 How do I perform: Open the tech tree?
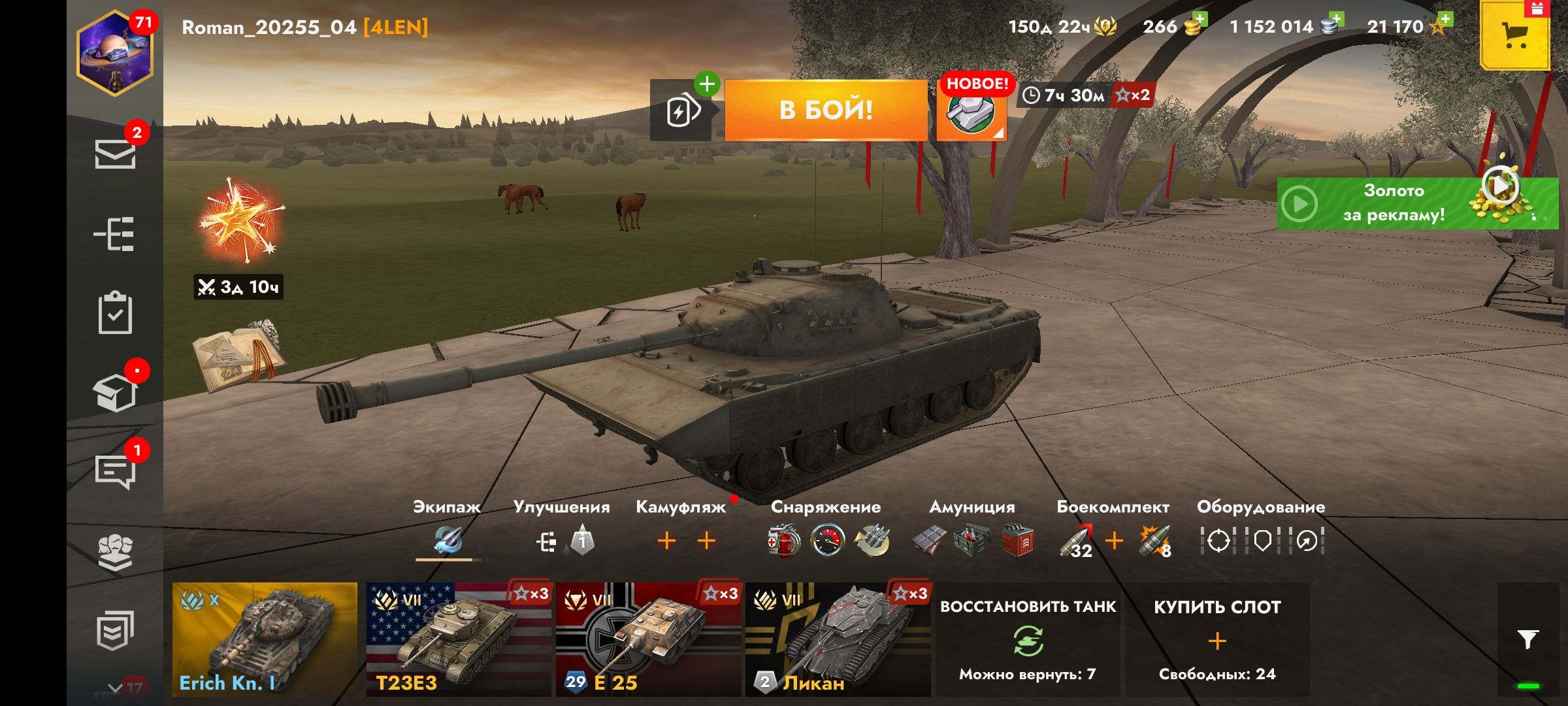(x=115, y=234)
